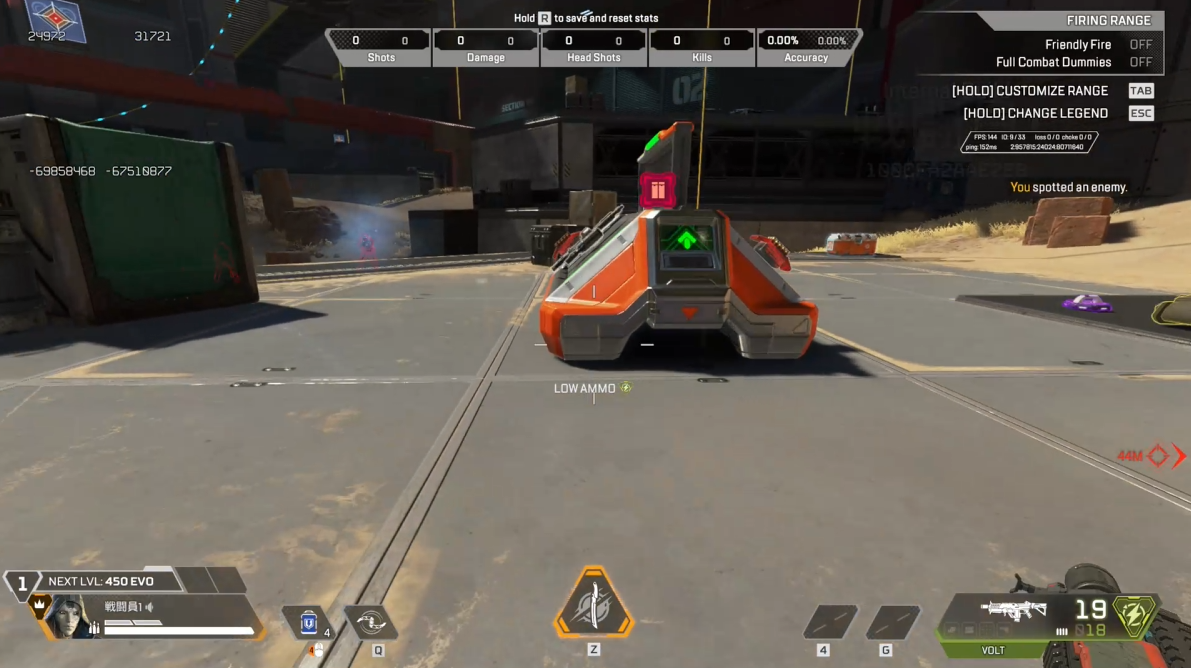Click the energy ammo lightning icon
The width and height of the screenshot is (1191, 668).
1134,615
